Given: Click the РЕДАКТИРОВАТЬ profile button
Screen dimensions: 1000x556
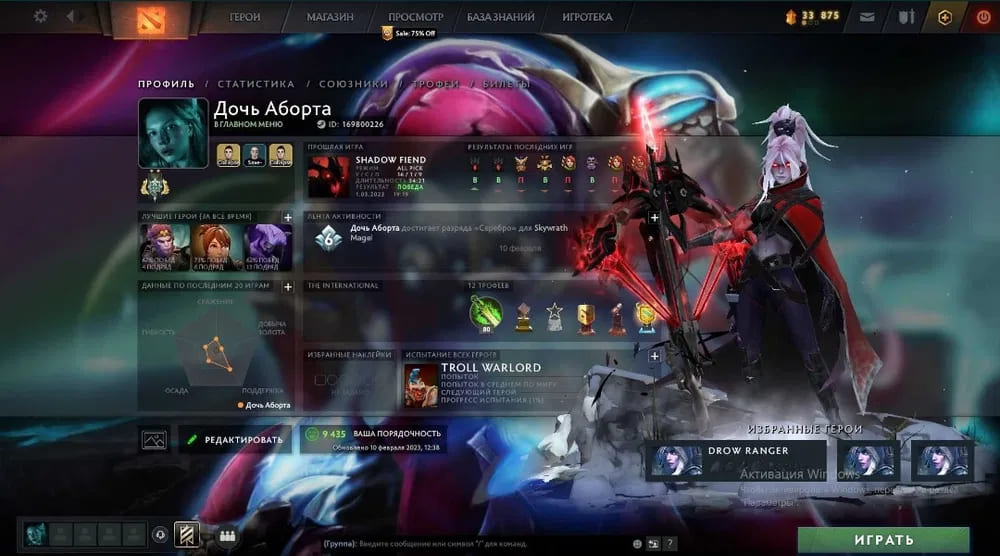Looking at the screenshot, I should [236, 439].
